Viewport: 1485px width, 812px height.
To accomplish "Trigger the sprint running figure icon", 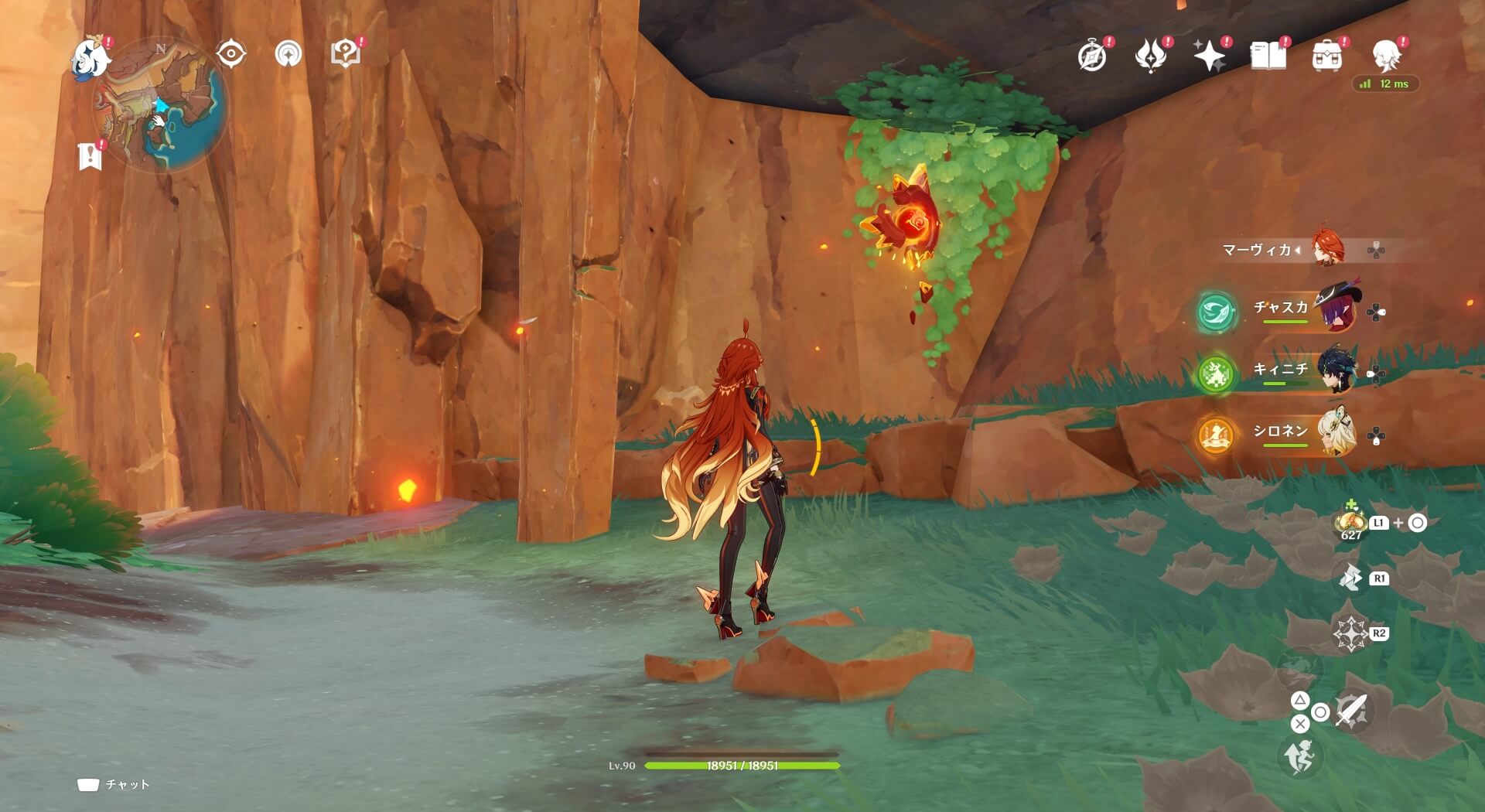I will point(1300,756).
